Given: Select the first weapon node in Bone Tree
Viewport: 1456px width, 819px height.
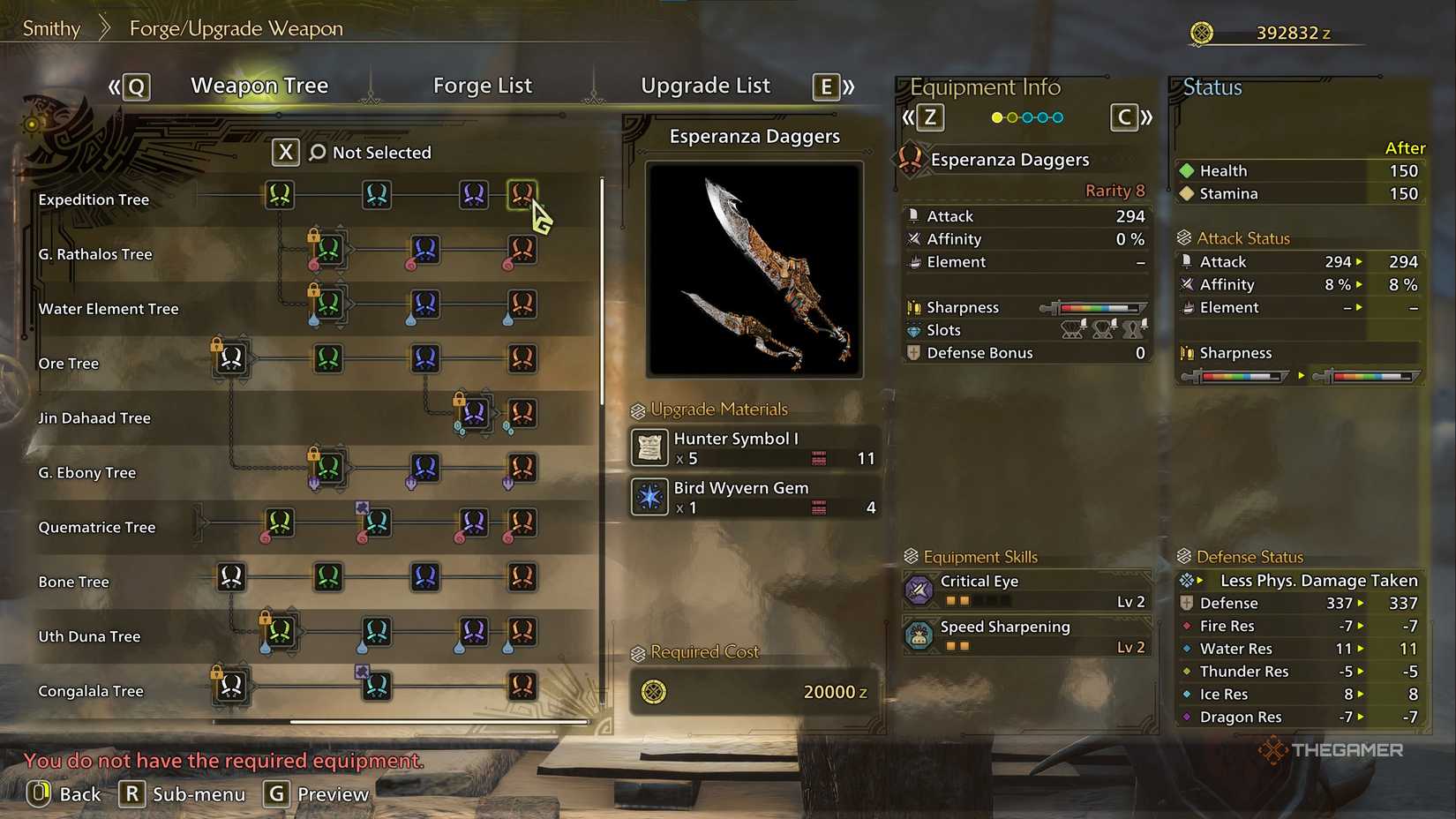Looking at the screenshot, I should tap(230, 578).
